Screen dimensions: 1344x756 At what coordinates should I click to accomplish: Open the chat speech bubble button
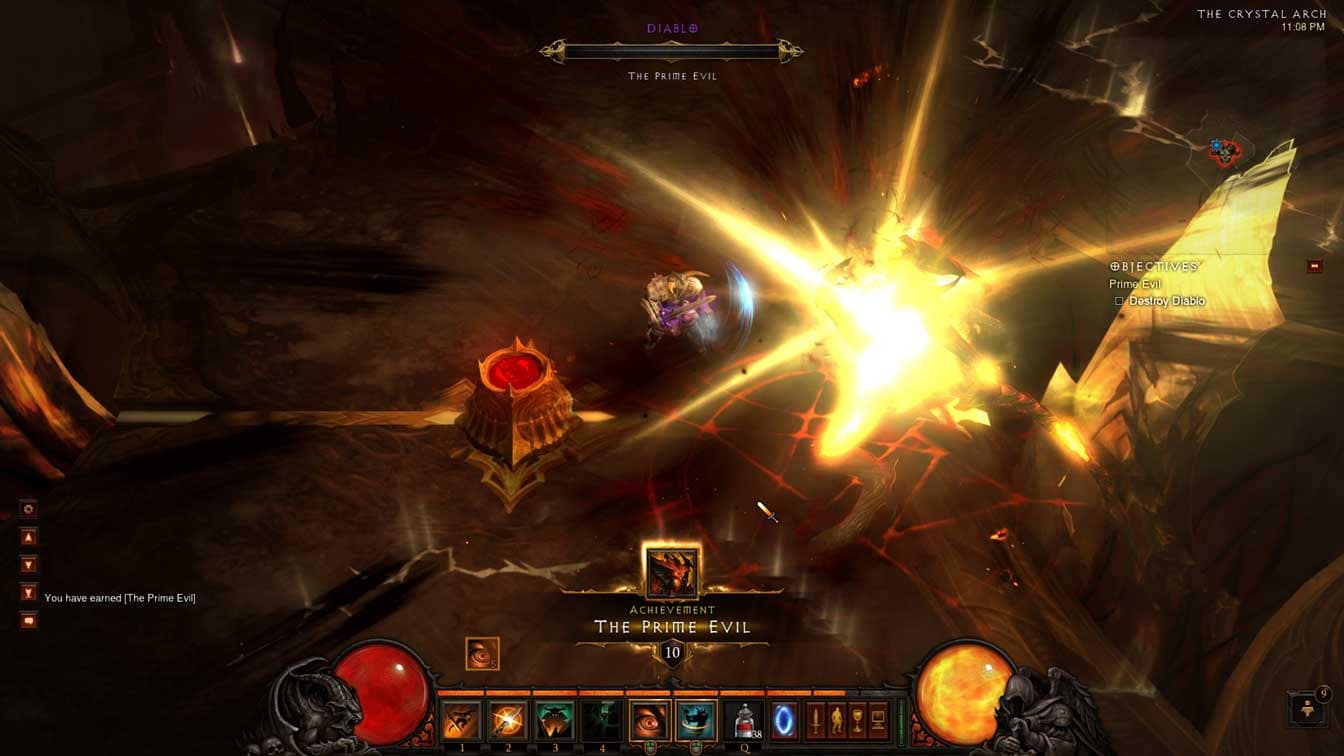point(29,620)
